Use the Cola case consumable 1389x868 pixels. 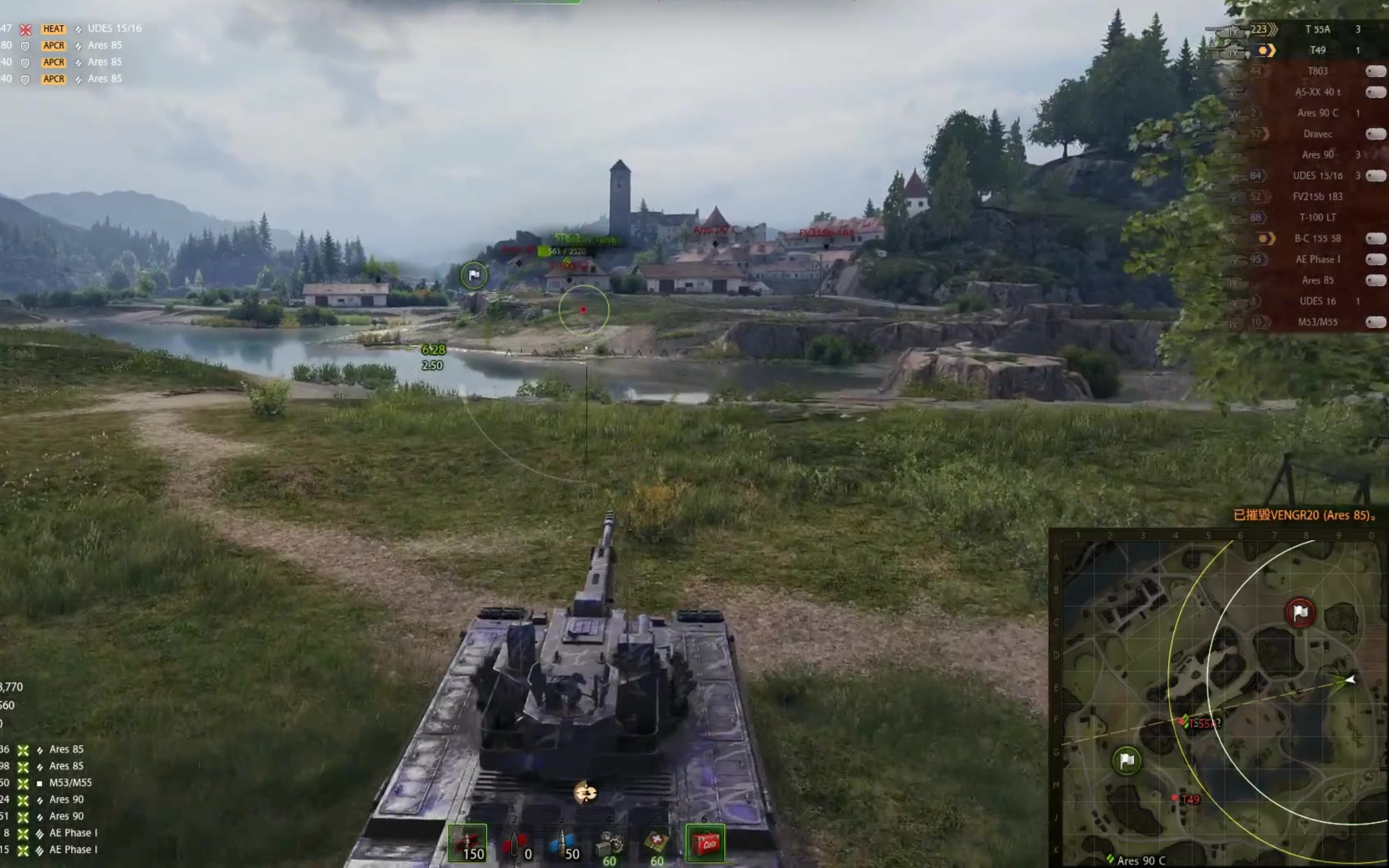[x=705, y=843]
